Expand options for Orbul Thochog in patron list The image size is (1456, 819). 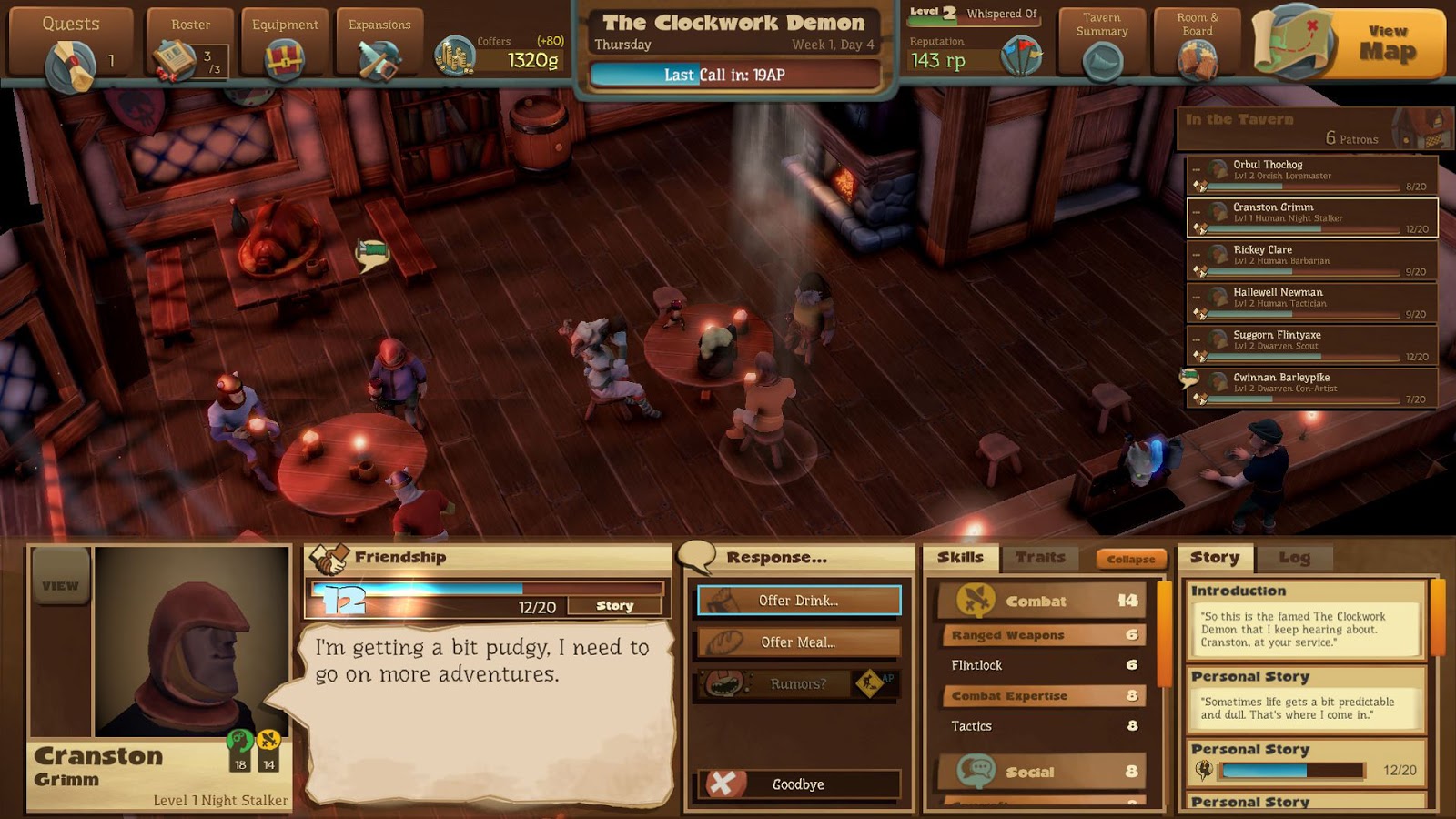point(1197,169)
